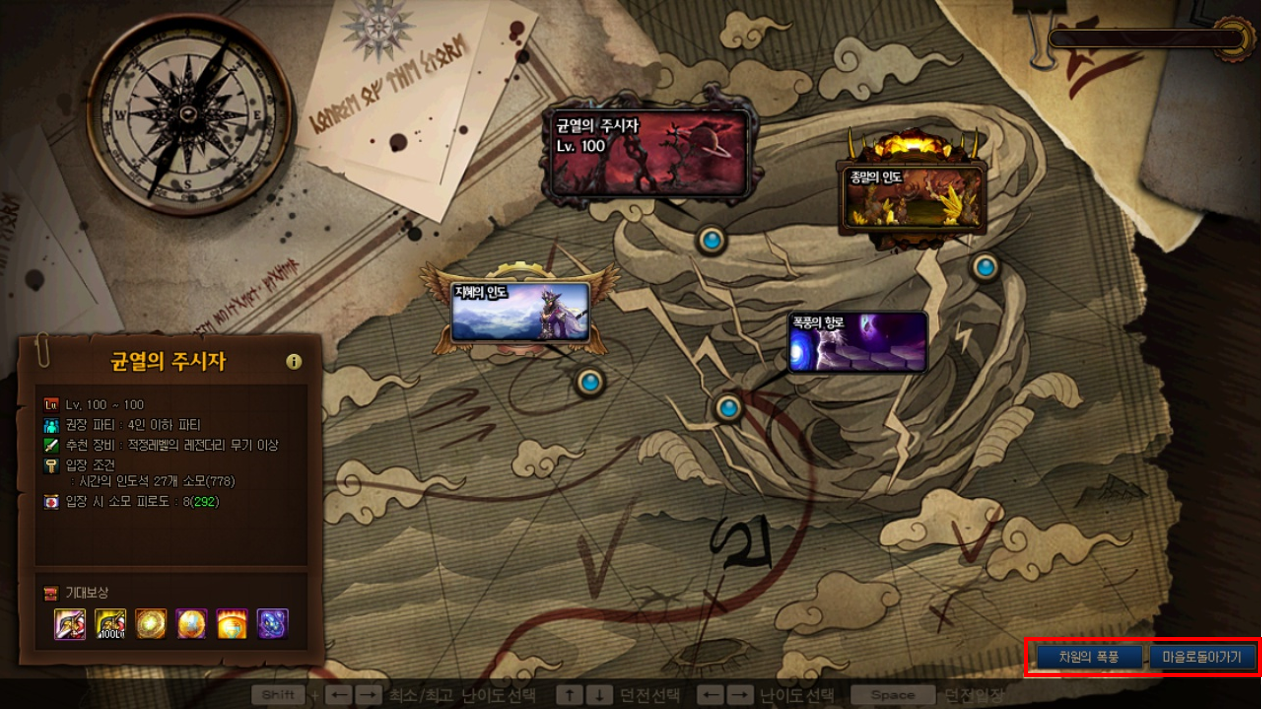The height and width of the screenshot is (709, 1262).
Task: View the flaming orange orb reward icon
Action: (232, 624)
